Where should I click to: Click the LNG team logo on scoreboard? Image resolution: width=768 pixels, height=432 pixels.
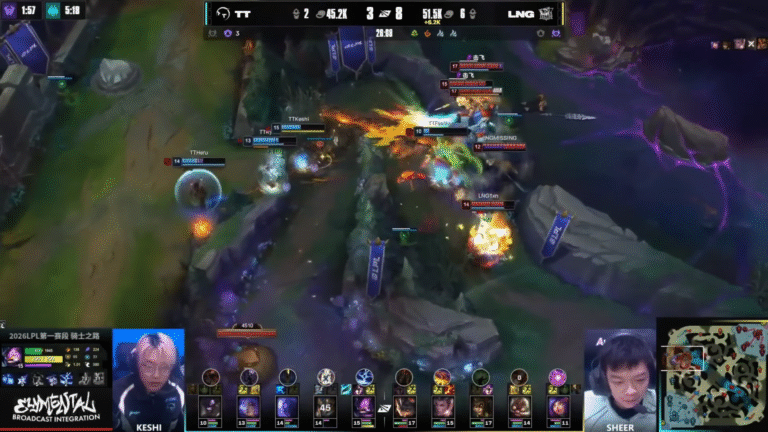547,13
